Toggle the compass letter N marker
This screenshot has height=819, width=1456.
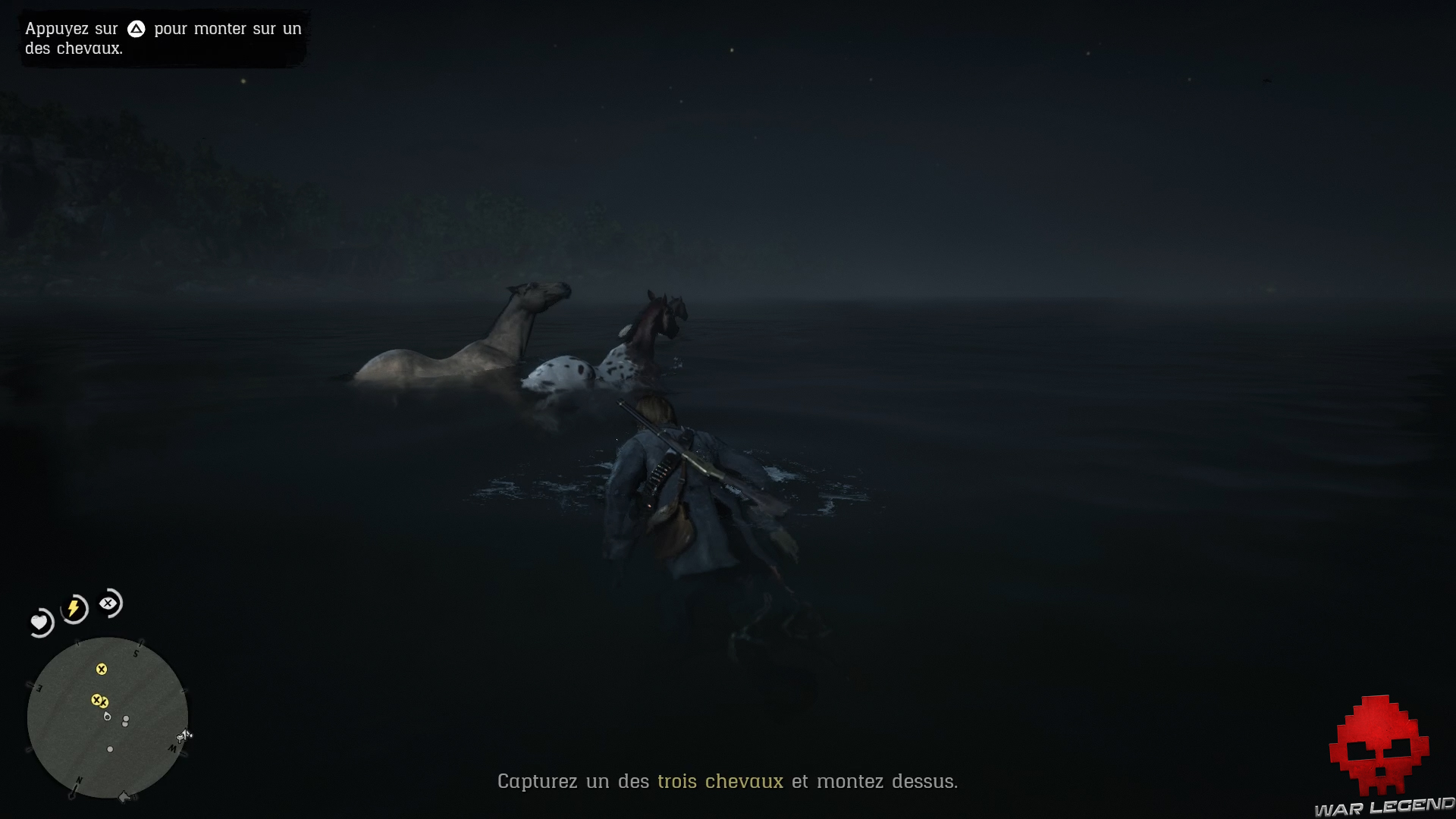(x=79, y=780)
